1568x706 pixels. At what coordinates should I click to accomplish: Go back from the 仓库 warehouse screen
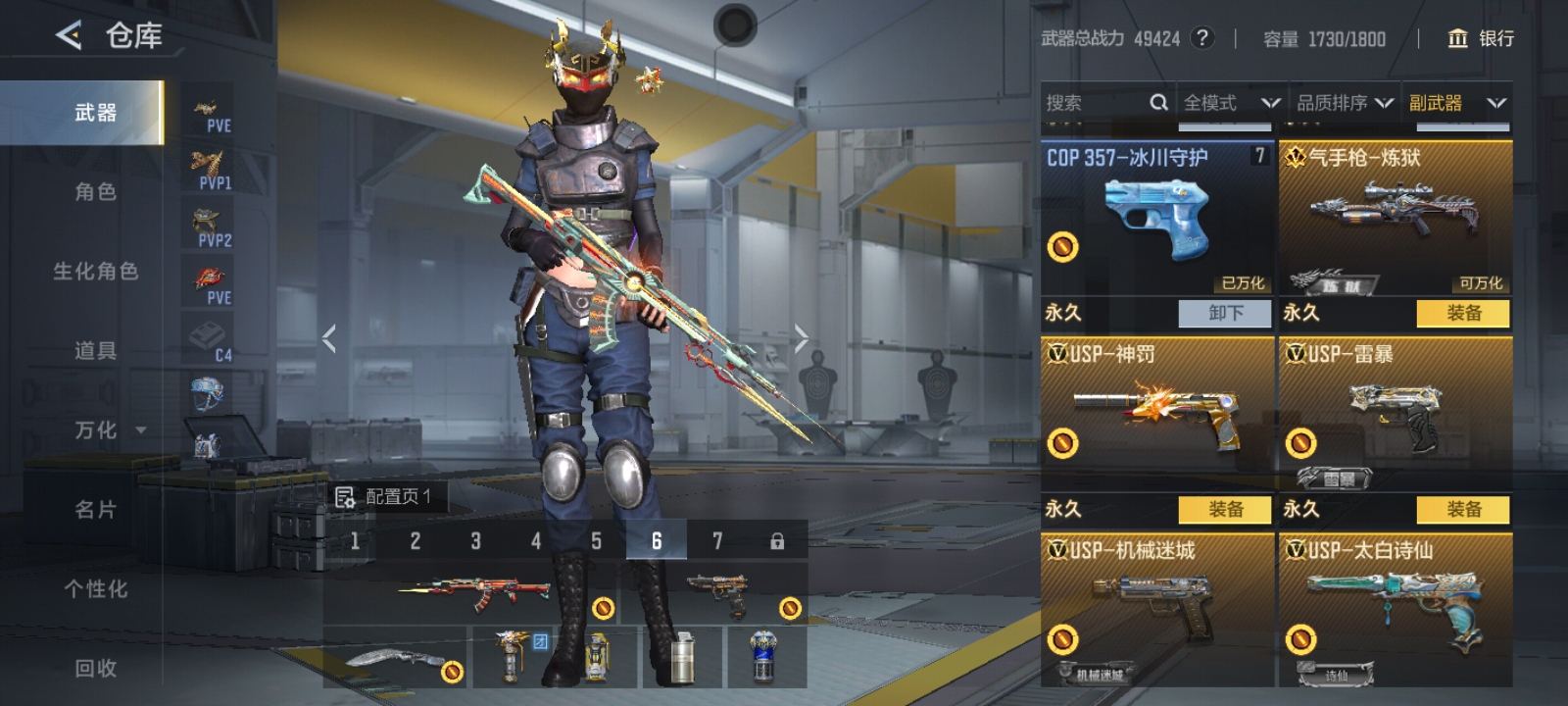click(68, 36)
